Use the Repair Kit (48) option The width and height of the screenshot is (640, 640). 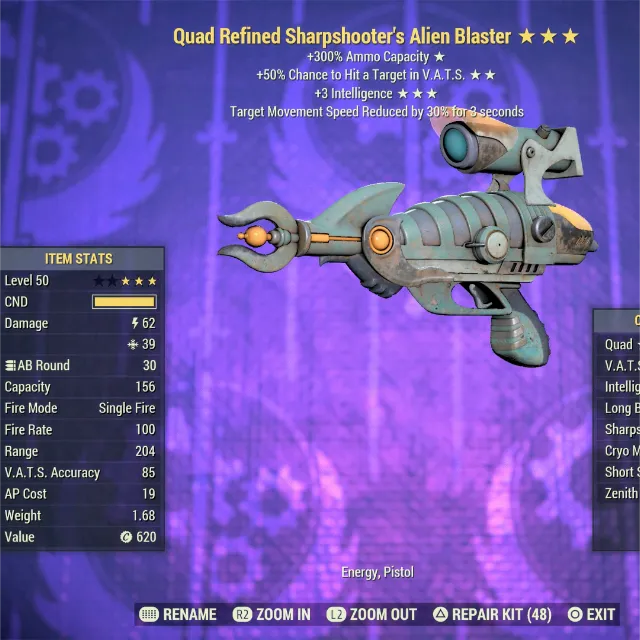490,614
